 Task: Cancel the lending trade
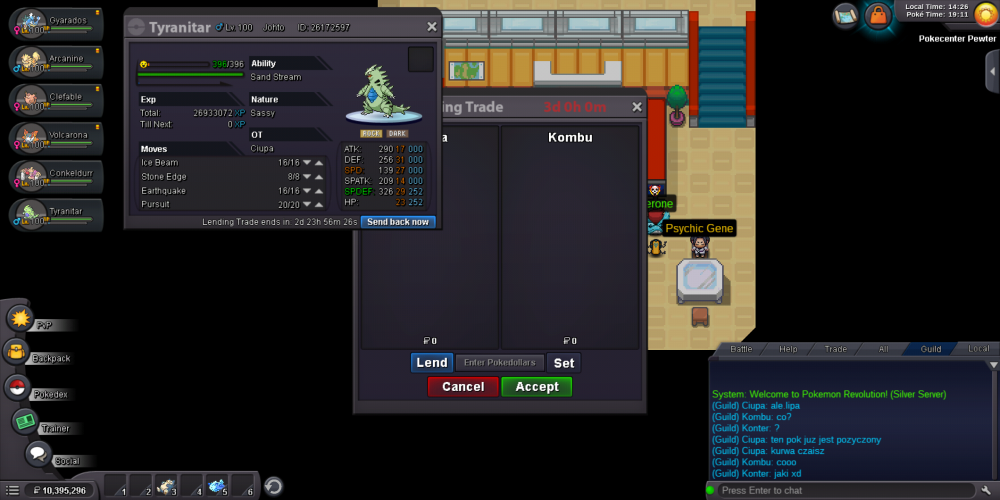point(463,387)
